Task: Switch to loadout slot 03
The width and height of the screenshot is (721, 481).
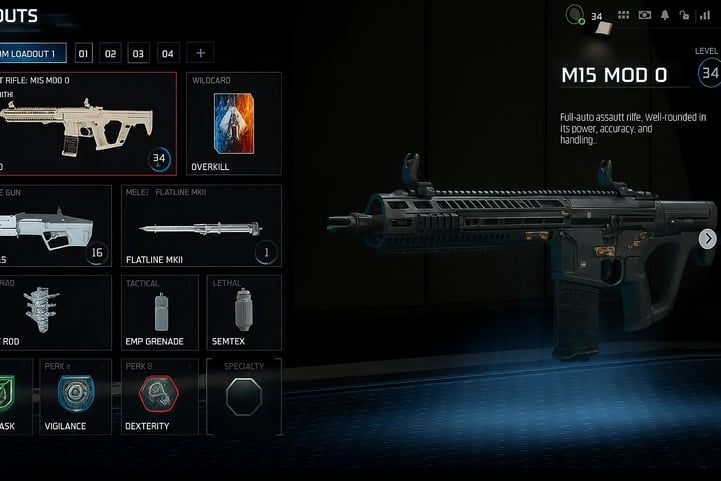Action: [x=139, y=53]
